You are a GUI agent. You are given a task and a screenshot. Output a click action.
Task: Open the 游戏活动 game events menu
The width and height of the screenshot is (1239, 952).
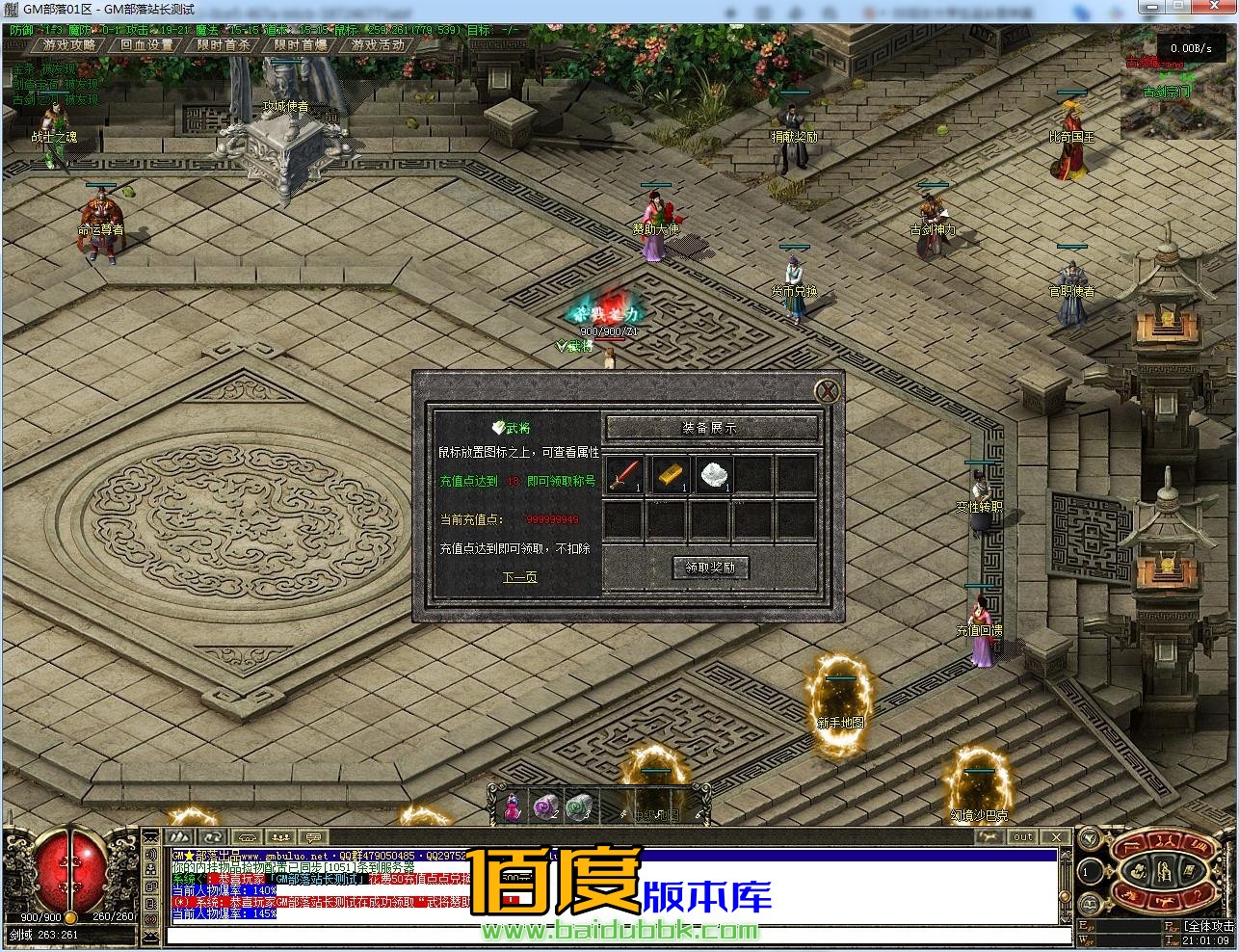(x=378, y=44)
